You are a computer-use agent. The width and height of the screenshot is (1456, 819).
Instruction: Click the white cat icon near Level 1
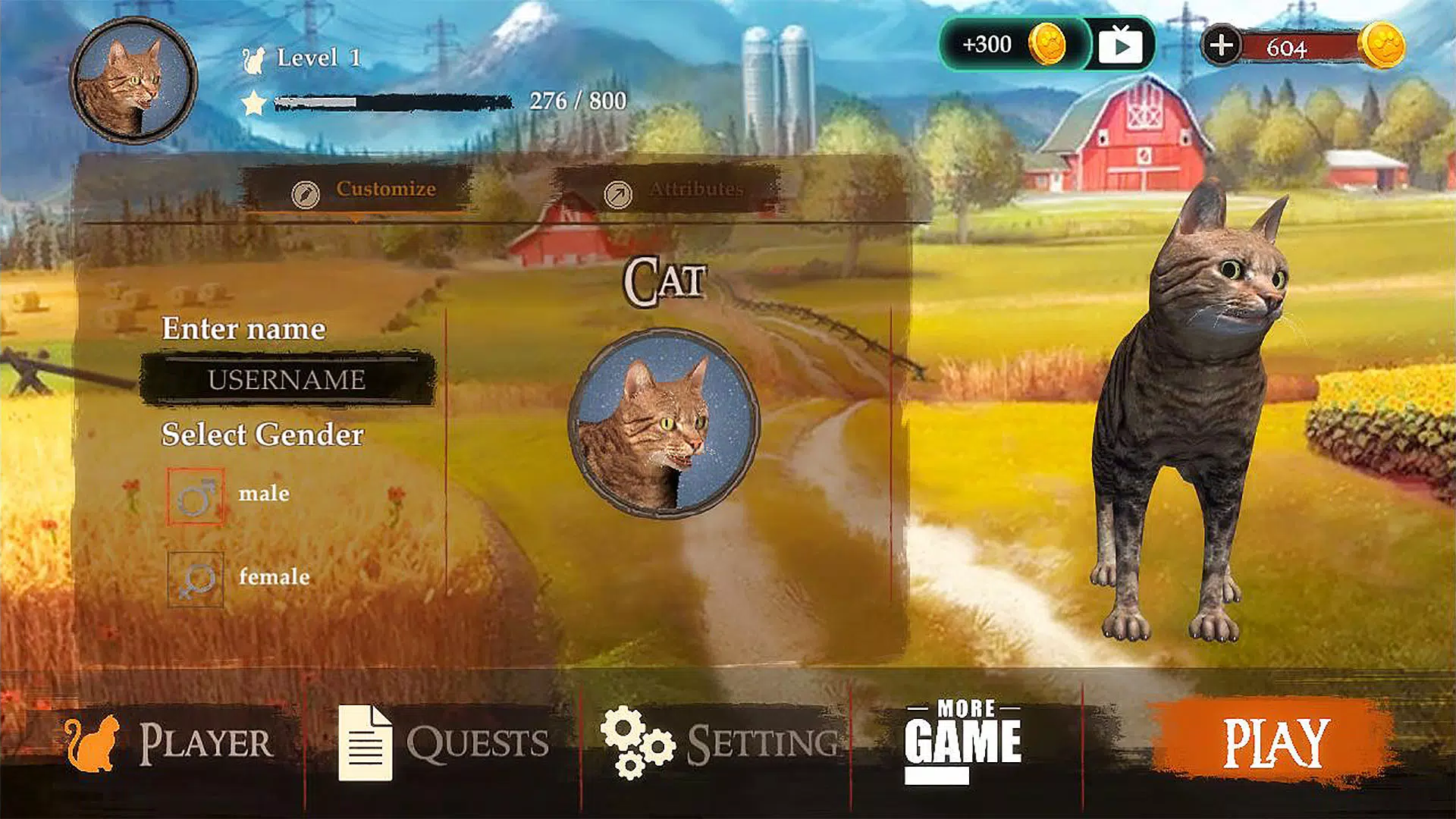point(253,59)
